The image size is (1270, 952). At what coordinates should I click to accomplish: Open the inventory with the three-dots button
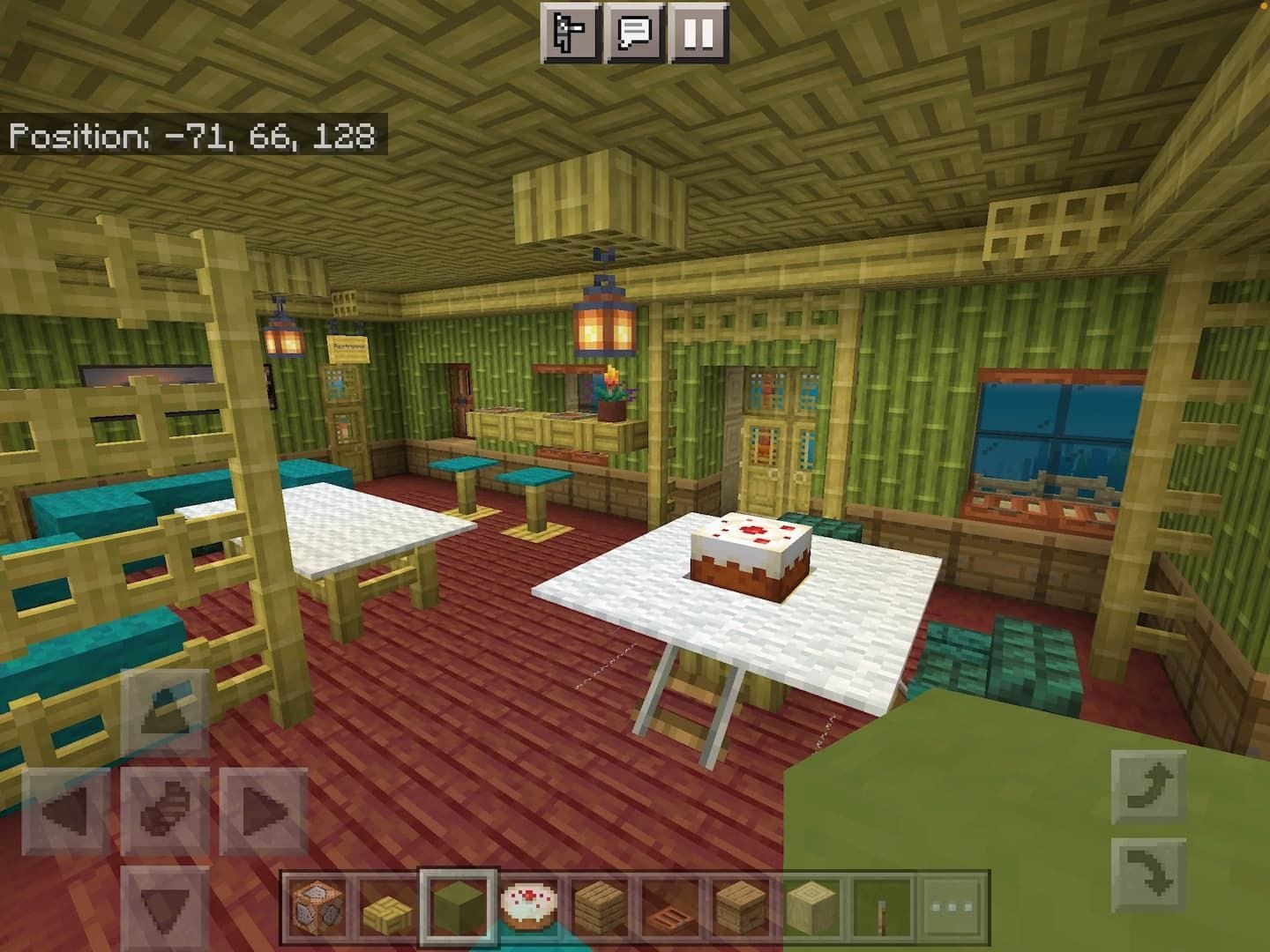[x=951, y=905]
